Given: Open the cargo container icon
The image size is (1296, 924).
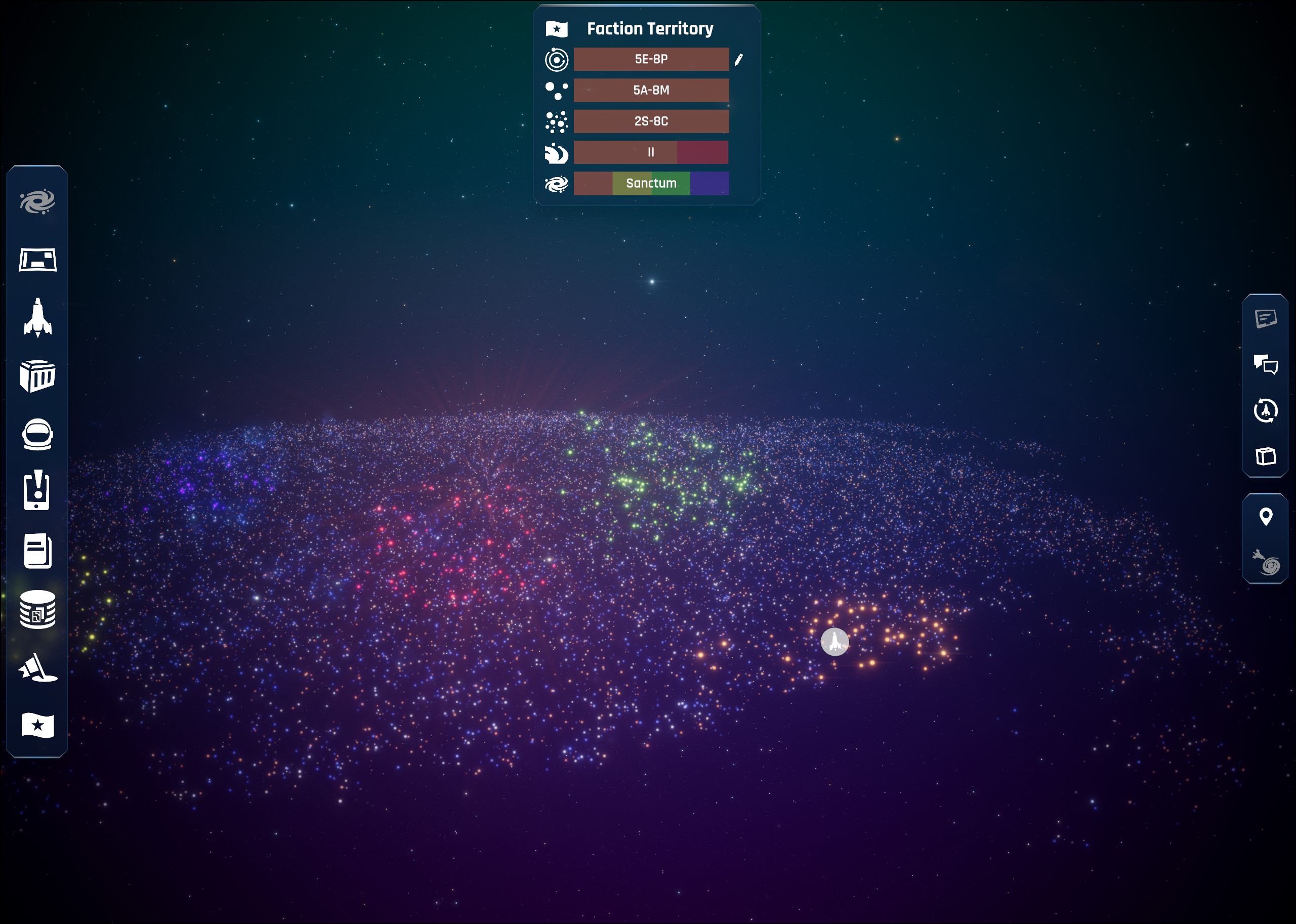Looking at the screenshot, I should point(37,376).
